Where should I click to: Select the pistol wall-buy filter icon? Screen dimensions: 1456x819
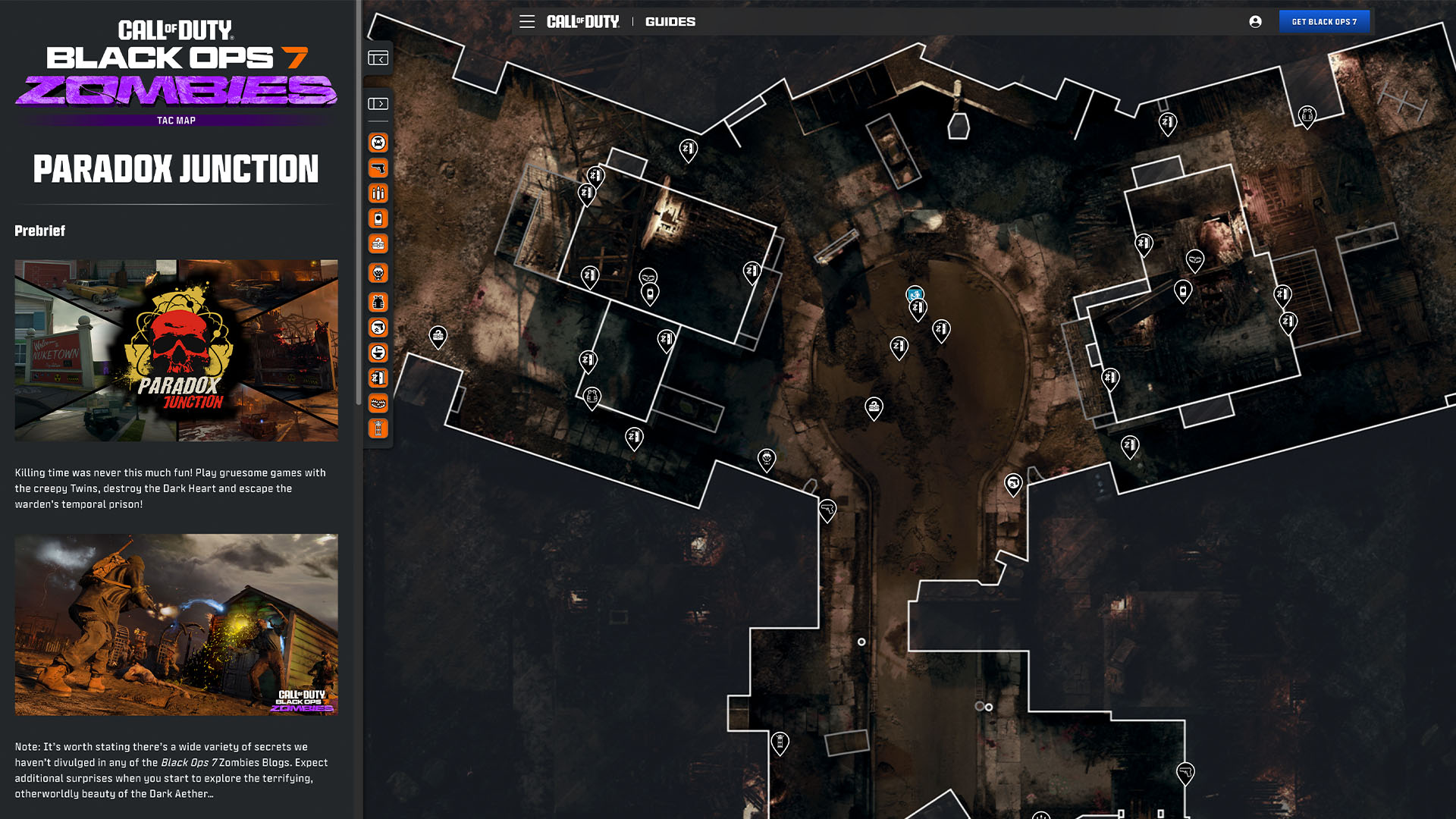(377, 168)
